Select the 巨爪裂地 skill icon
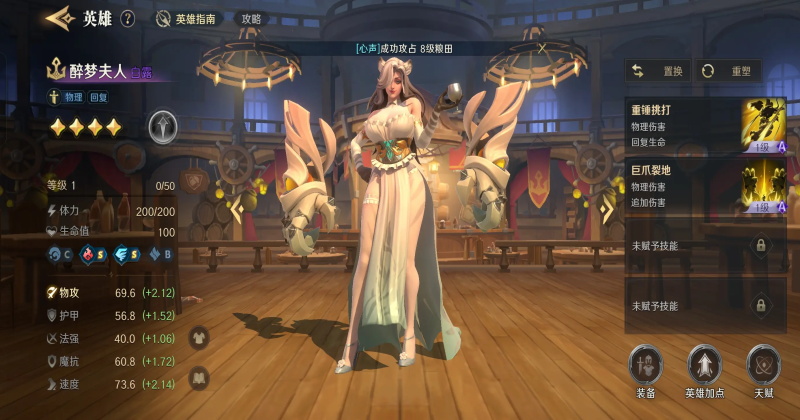Viewport: 800px width, 420px height. pos(762,187)
